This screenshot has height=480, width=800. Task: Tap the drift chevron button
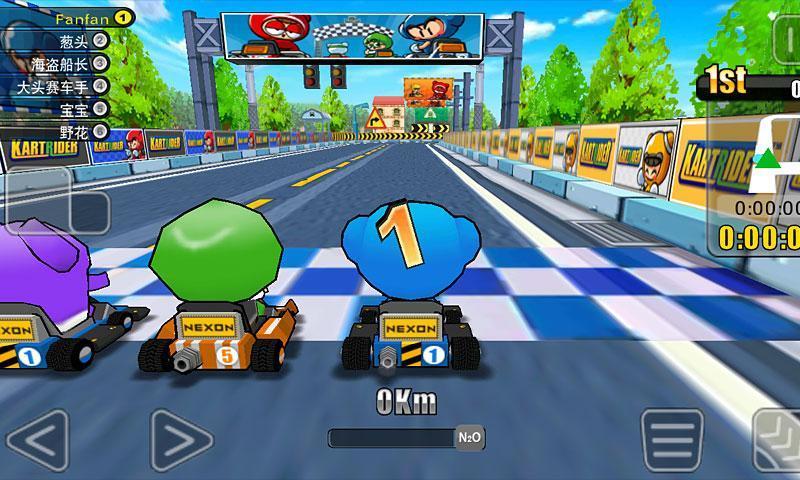(x=779, y=441)
